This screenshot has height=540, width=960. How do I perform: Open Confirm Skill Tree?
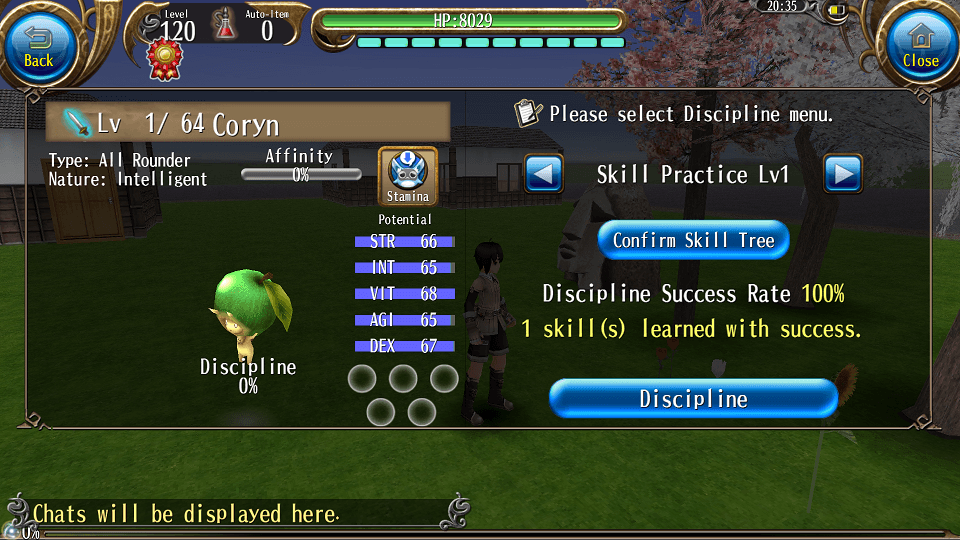(693, 240)
